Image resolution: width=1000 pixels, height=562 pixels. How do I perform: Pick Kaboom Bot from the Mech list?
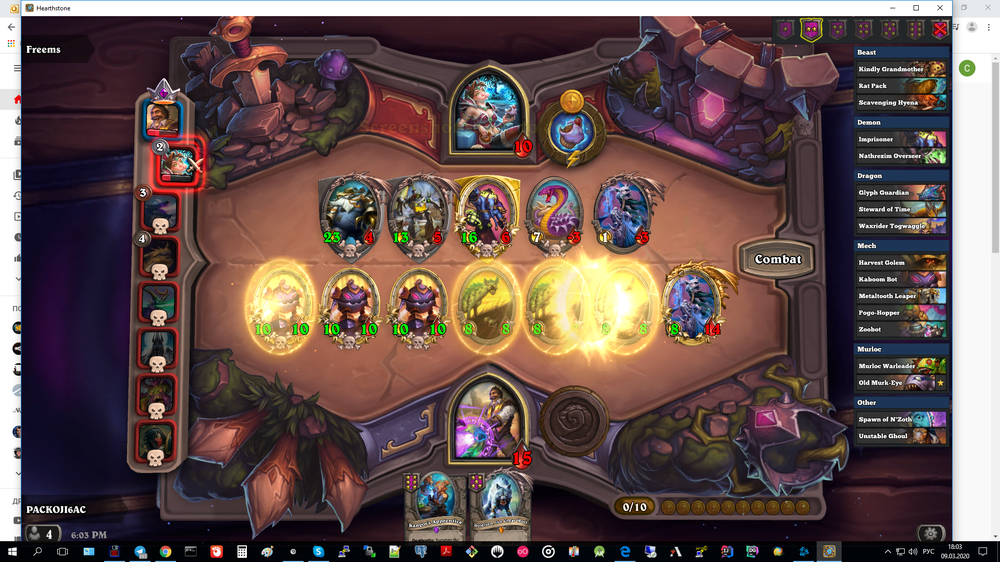(900, 279)
